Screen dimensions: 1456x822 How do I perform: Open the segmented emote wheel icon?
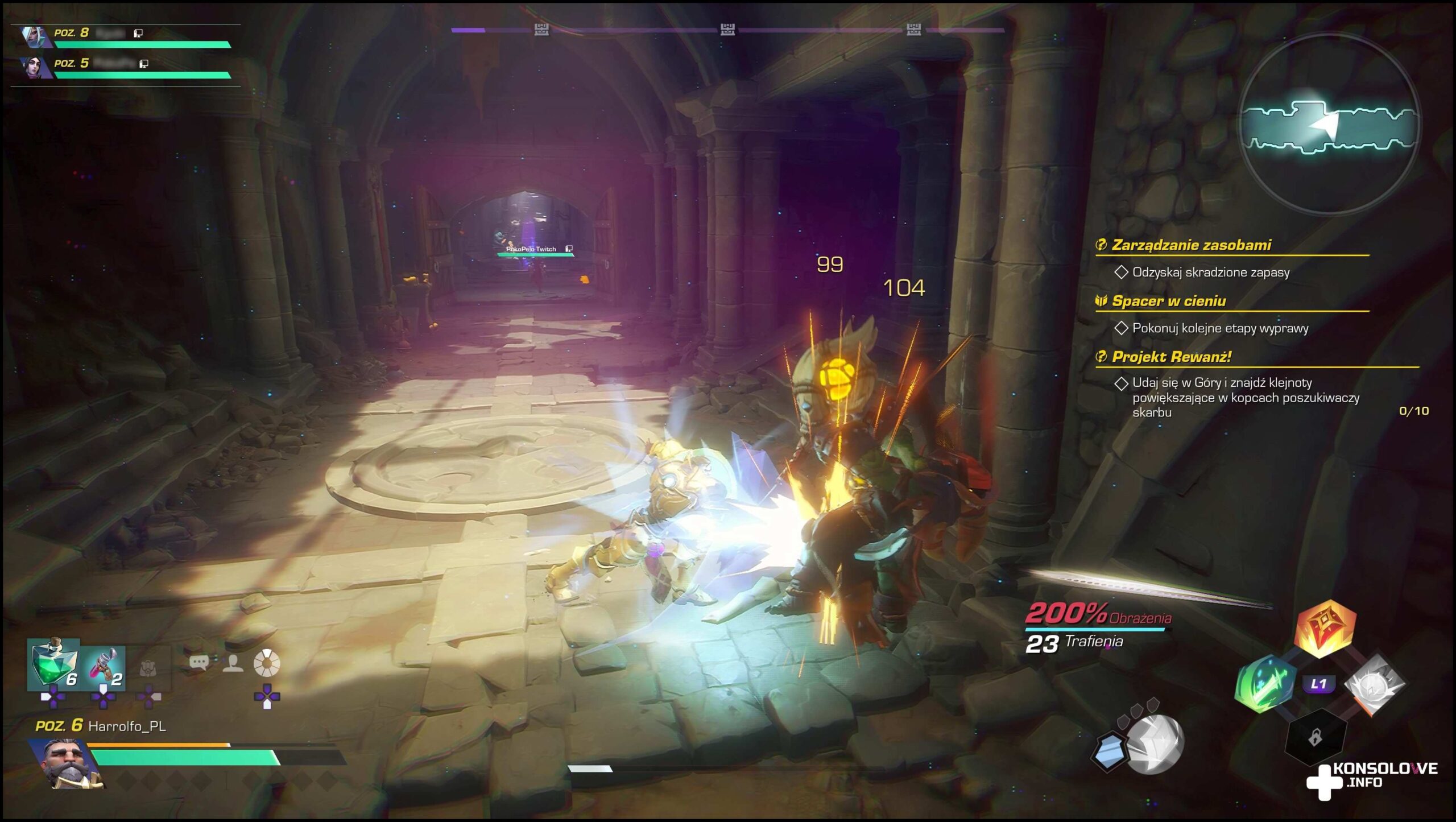click(x=266, y=663)
